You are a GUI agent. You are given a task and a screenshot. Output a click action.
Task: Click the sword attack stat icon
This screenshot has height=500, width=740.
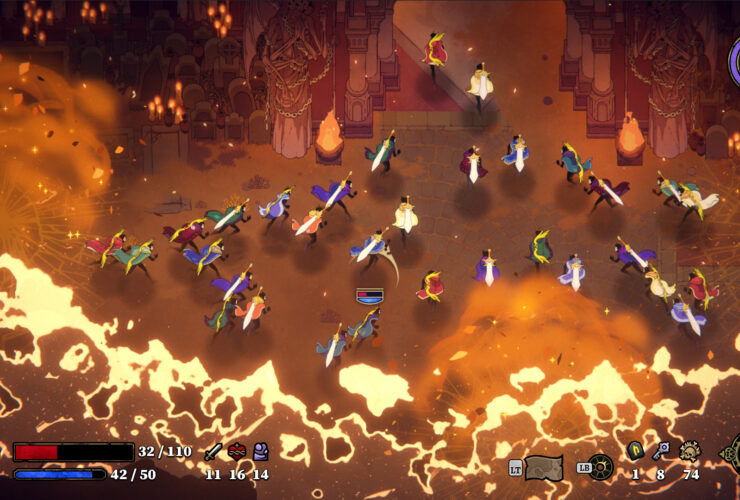click(212, 451)
